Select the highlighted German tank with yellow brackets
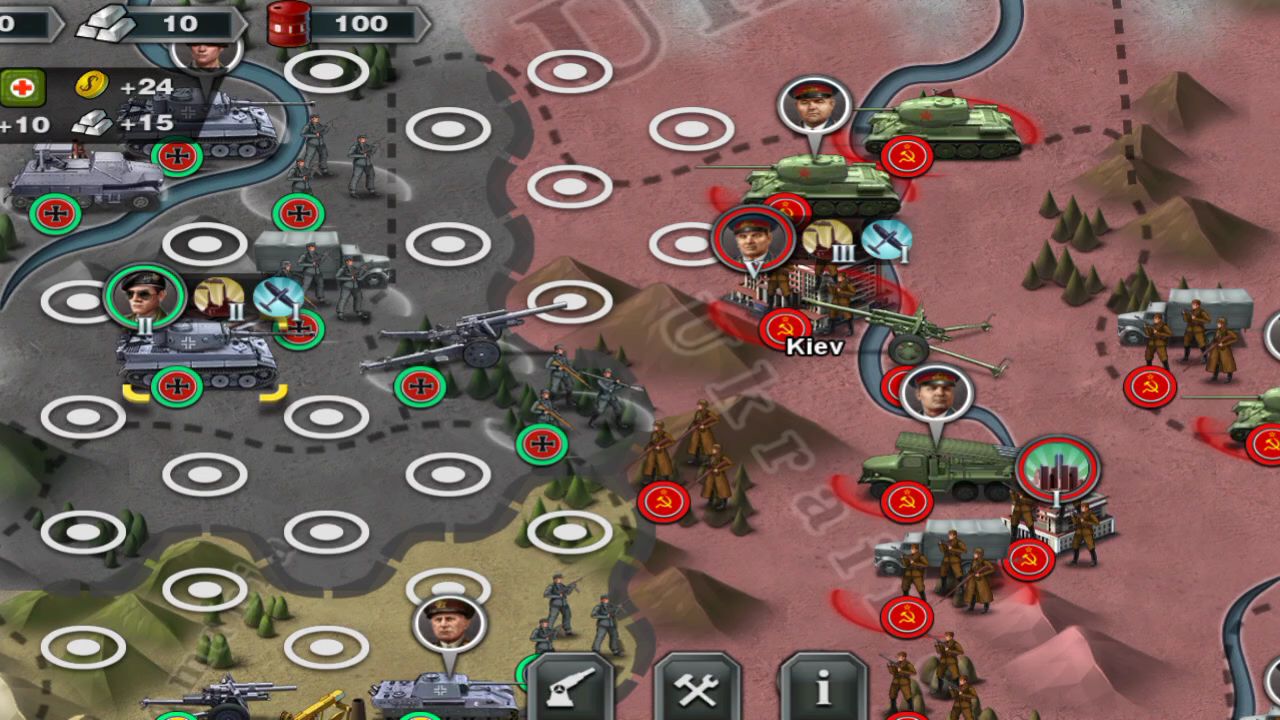Viewport: 1280px width, 720px height. click(x=197, y=356)
